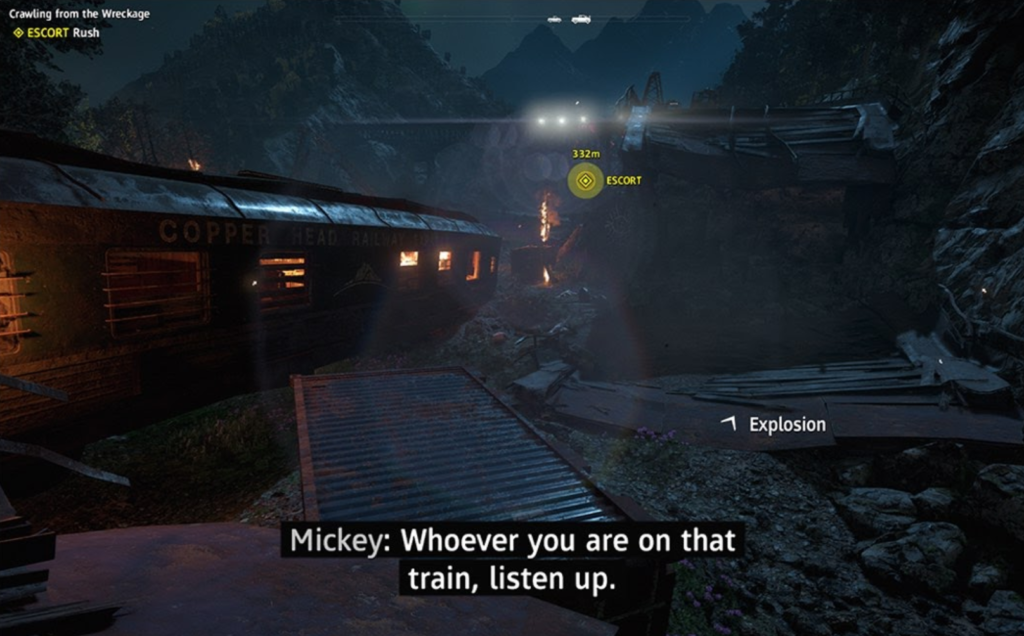Click the truck icon on the compass
Viewport: 1024px width, 636px height.
(581, 19)
